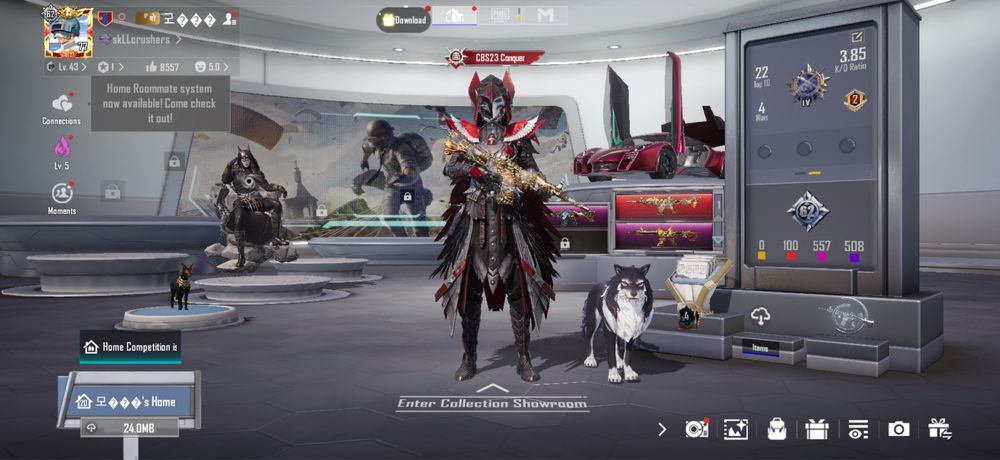
Task: Dismiss the Home Roommate system notice
Action: 160,103
